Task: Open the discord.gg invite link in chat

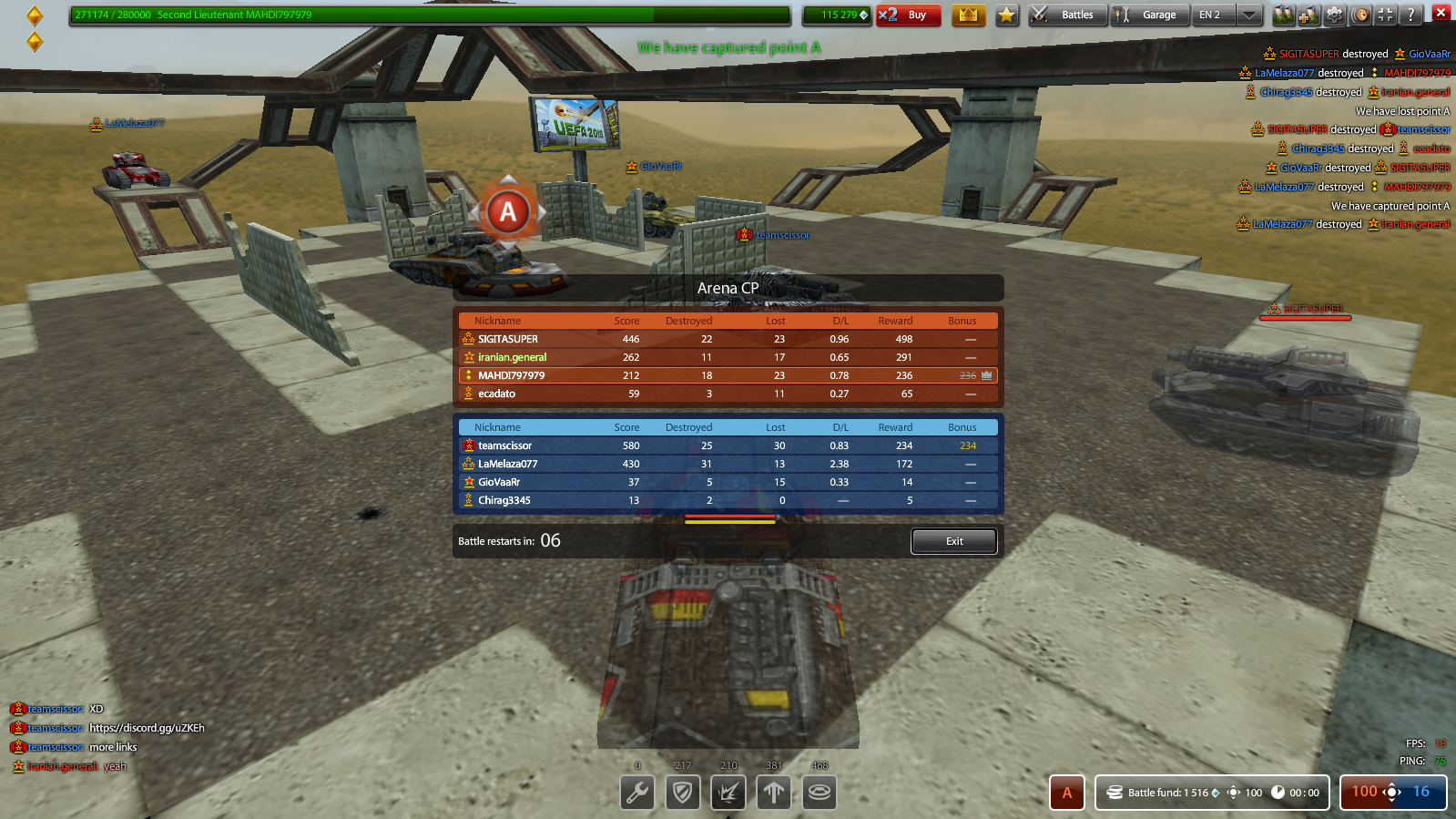Action: coord(147,727)
